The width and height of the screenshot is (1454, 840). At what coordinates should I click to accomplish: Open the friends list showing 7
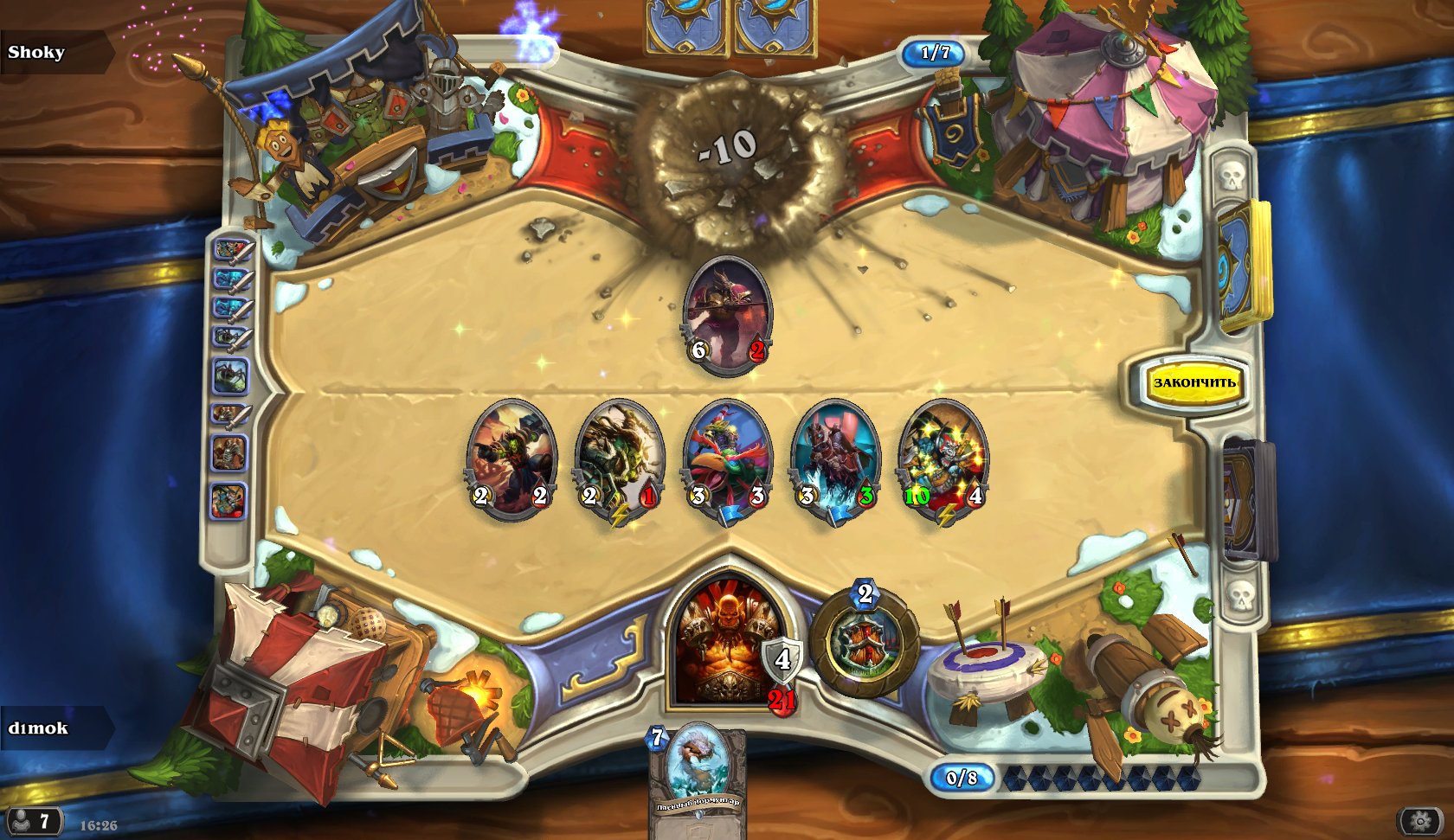(x=33, y=820)
